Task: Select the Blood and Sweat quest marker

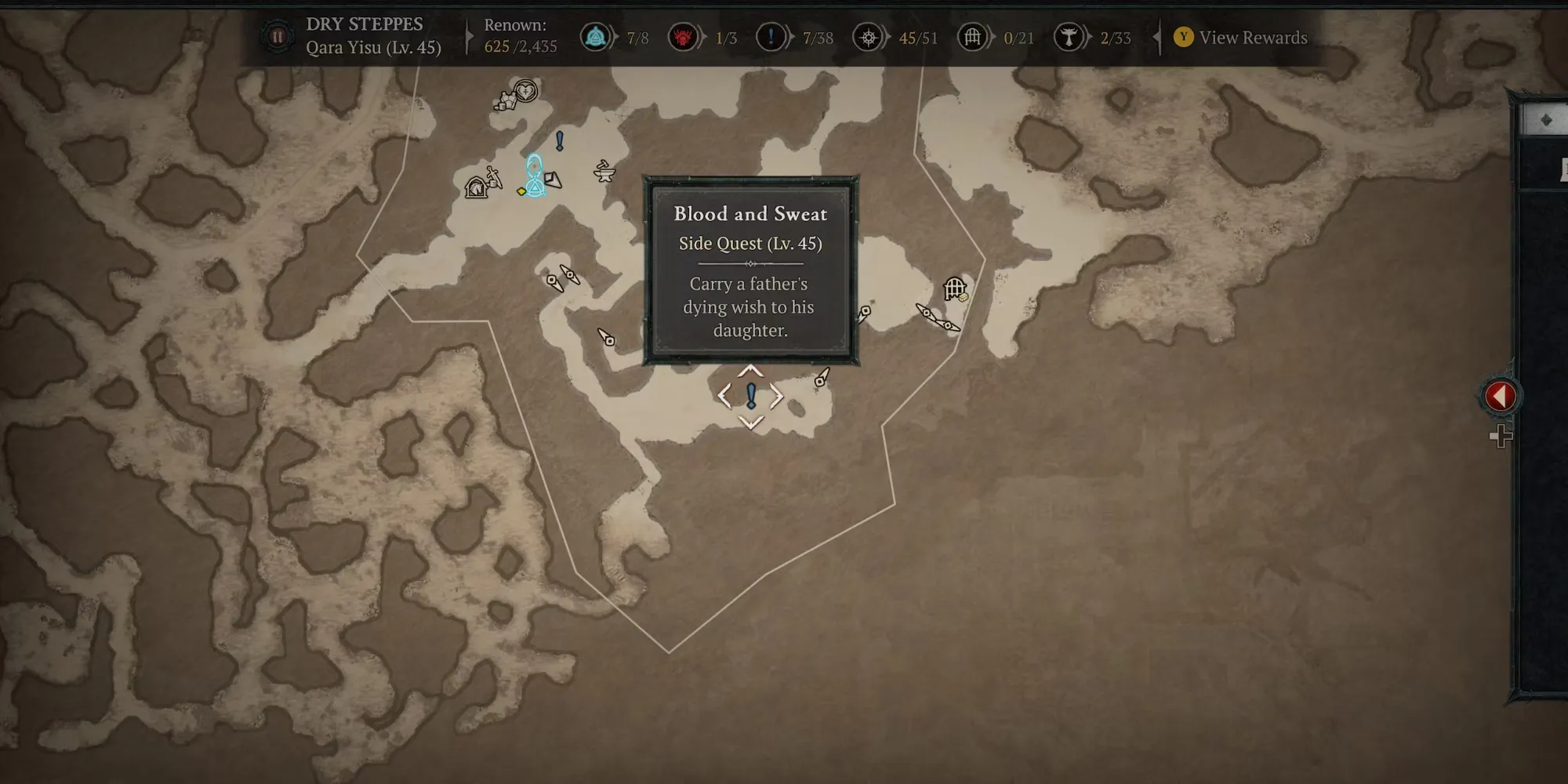Action: [751, 397]
